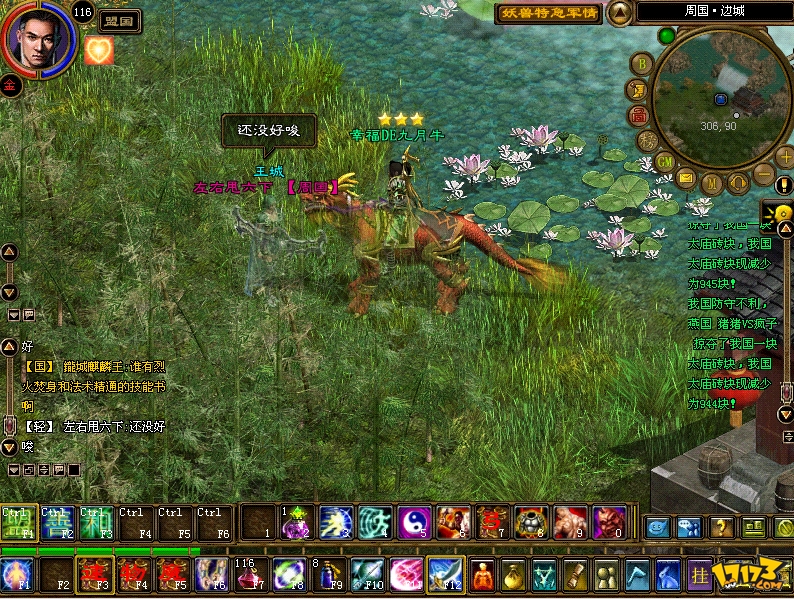Zoom in the minimap with plus button

coord(784,158)
